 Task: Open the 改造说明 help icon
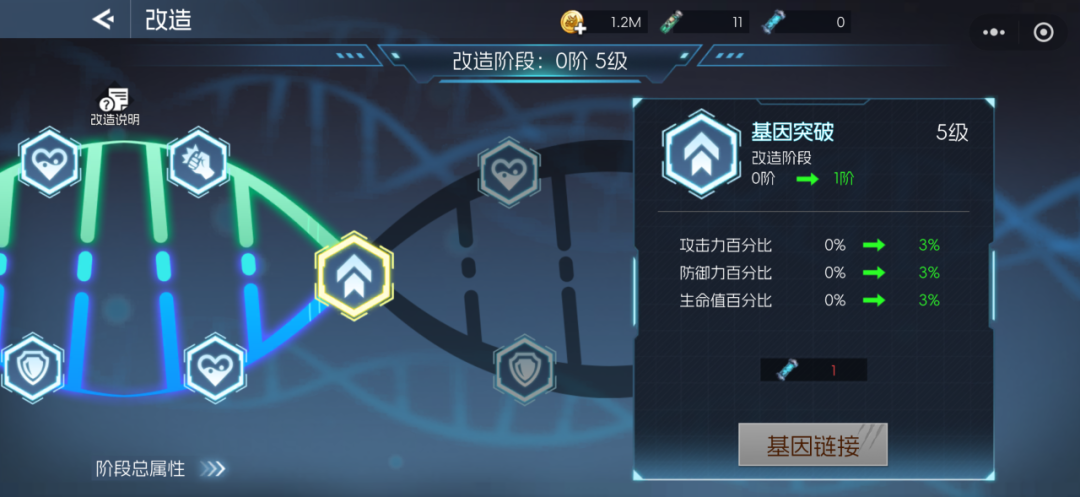pyautogui.click(x=116, y=103)
